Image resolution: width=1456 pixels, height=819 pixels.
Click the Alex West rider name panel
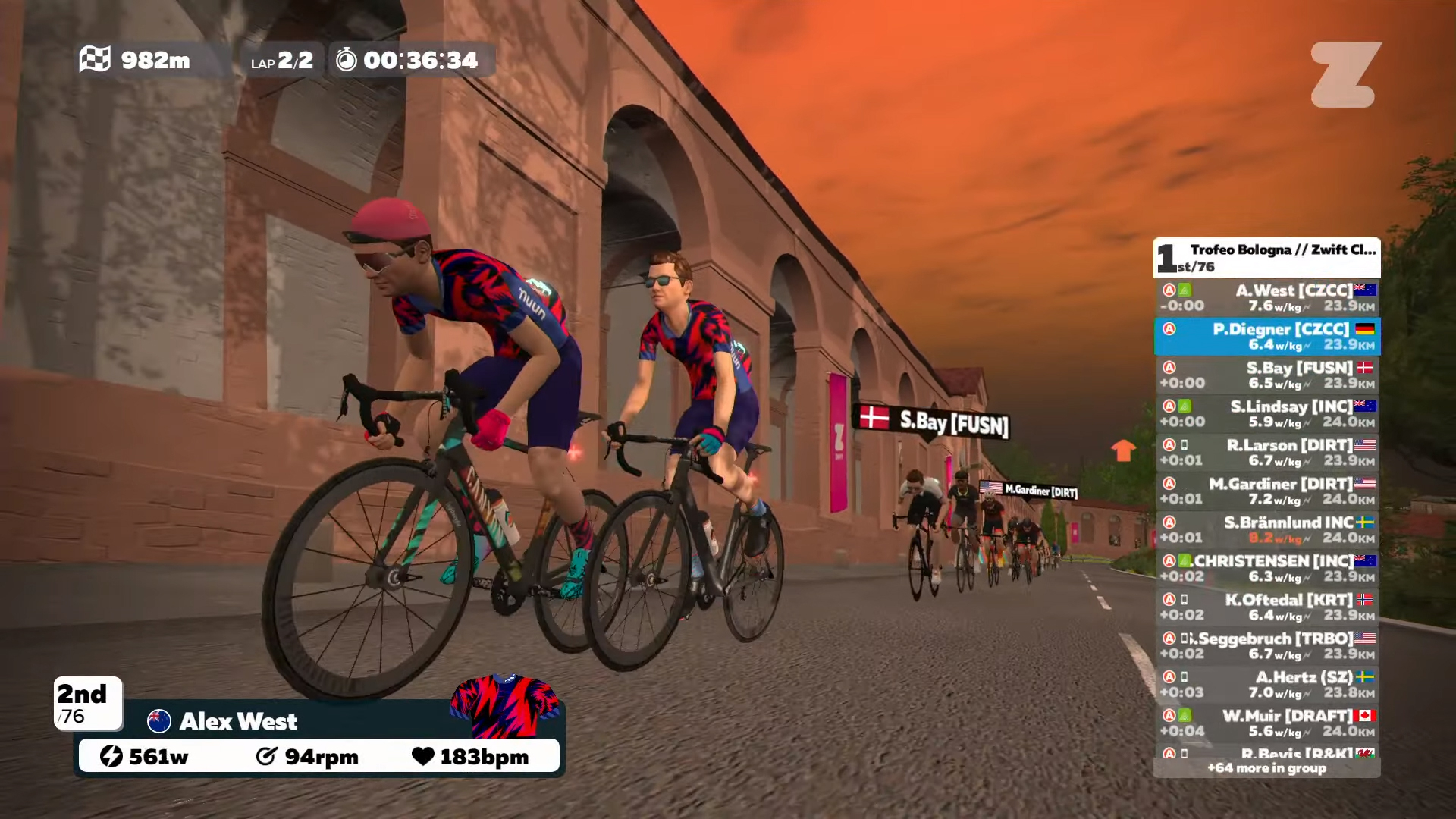point(238,721)
